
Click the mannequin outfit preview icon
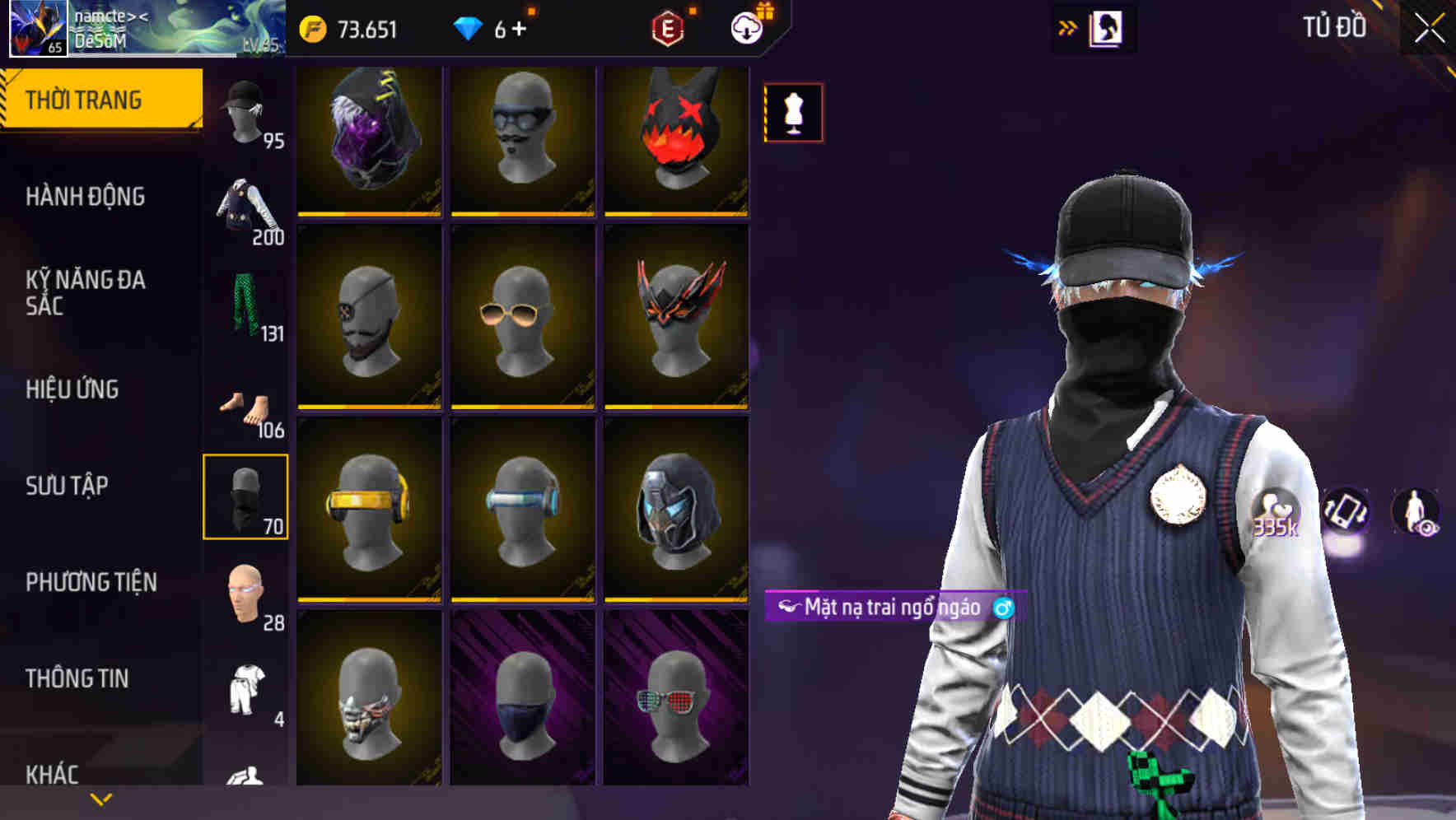click(792, 113)
